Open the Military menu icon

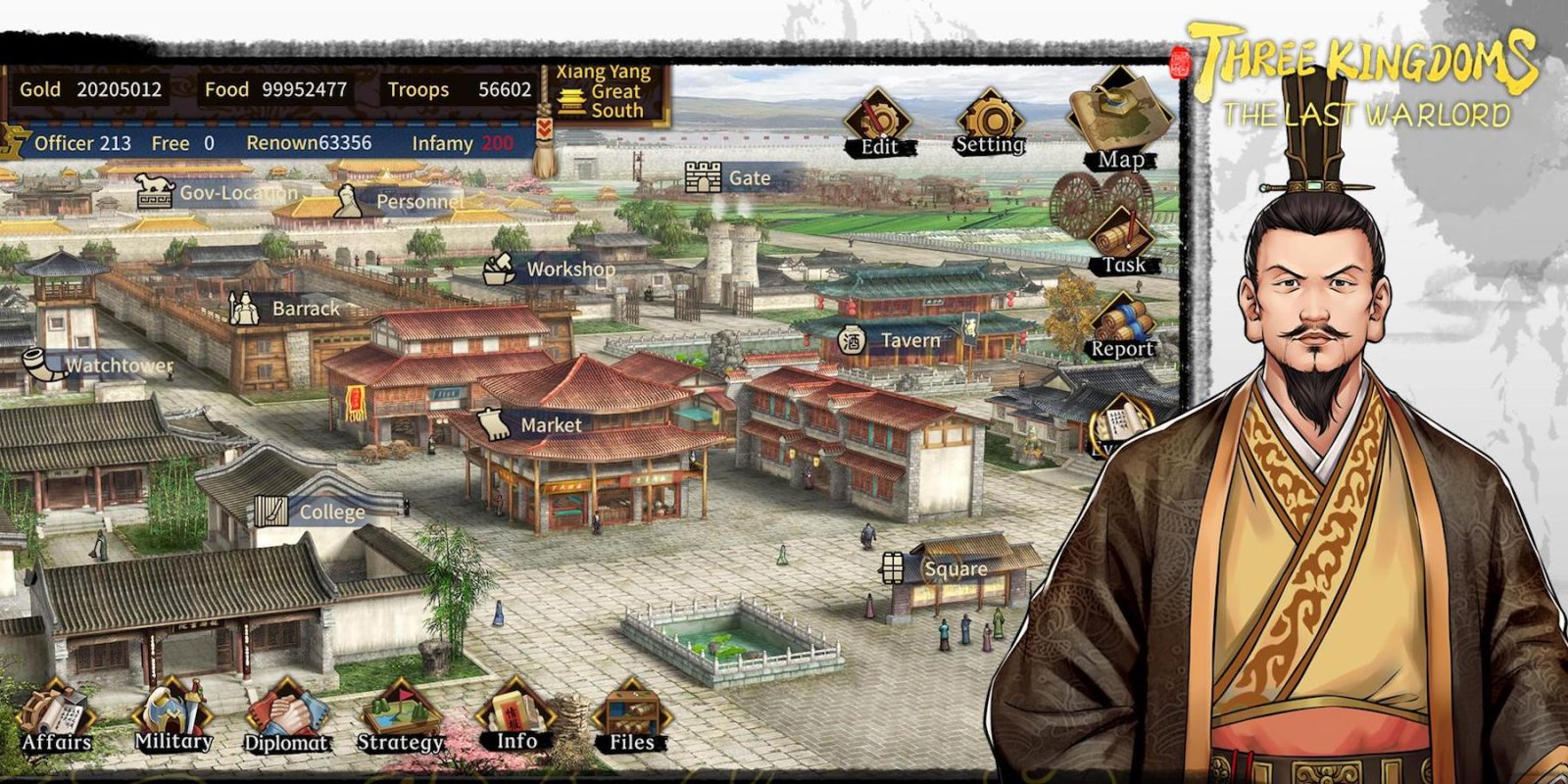tap(171, 708)
